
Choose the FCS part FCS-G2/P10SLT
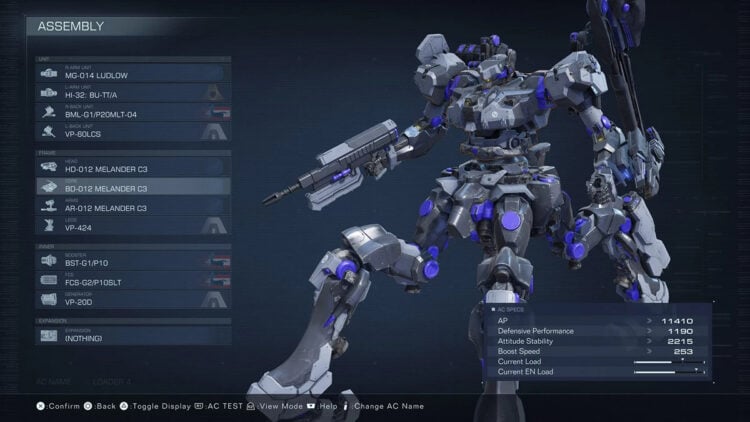130,280
